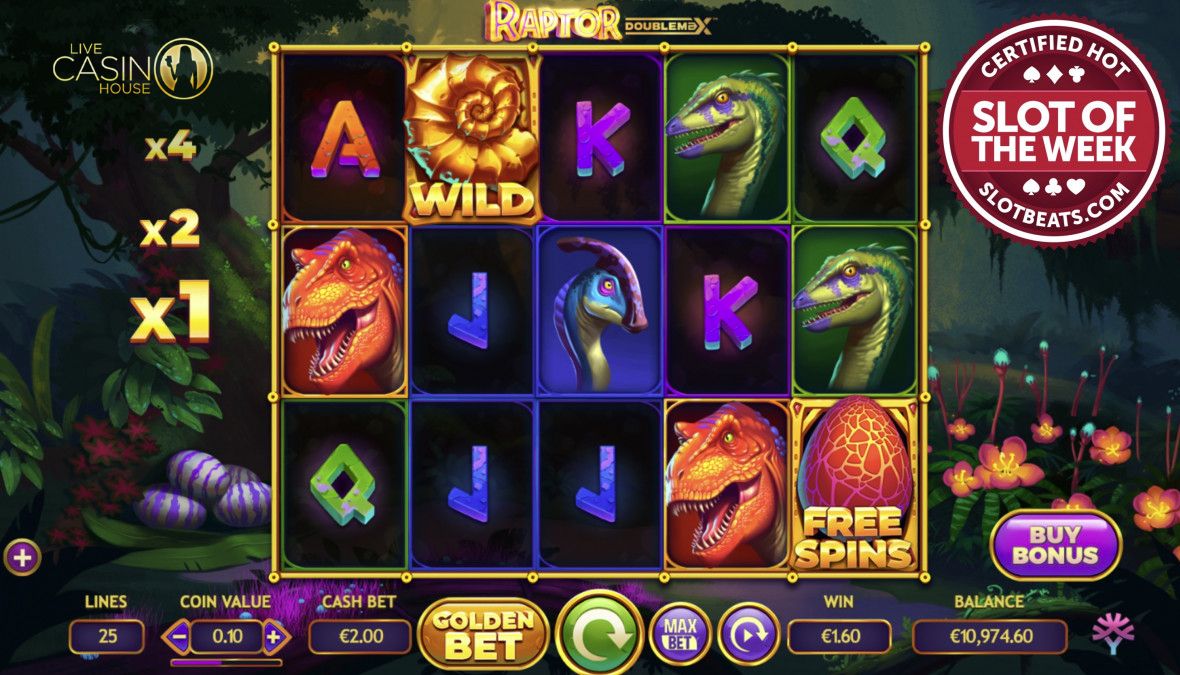This screenshot has height=675, width=1180.
Task: Activate the Golden Bet button
Action: click(x=484, y=634)
